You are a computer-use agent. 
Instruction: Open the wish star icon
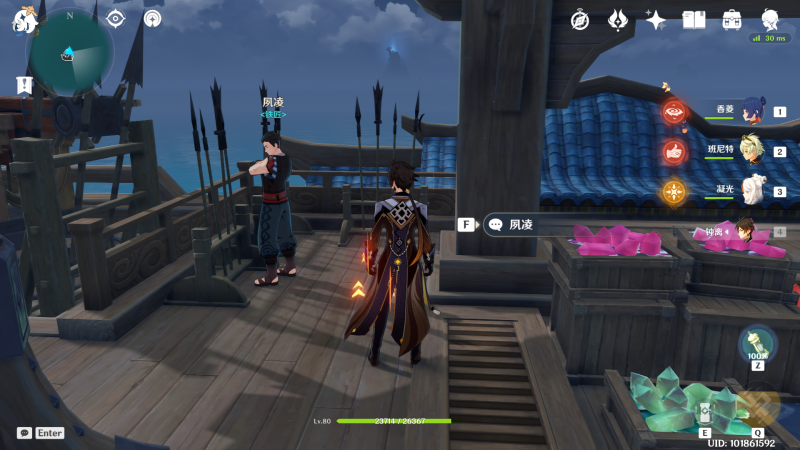[656, 20]
